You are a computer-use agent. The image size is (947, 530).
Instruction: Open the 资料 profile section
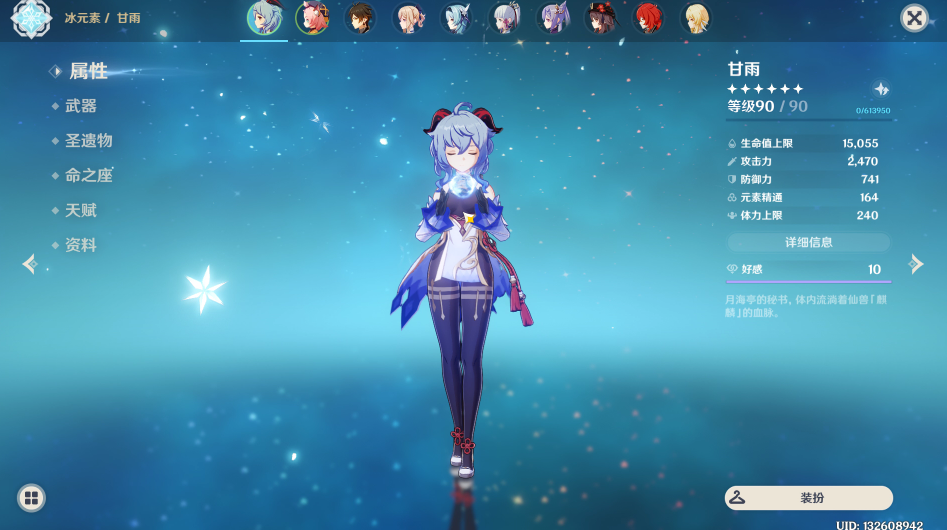pyautogui.click(x=81, y=246)
